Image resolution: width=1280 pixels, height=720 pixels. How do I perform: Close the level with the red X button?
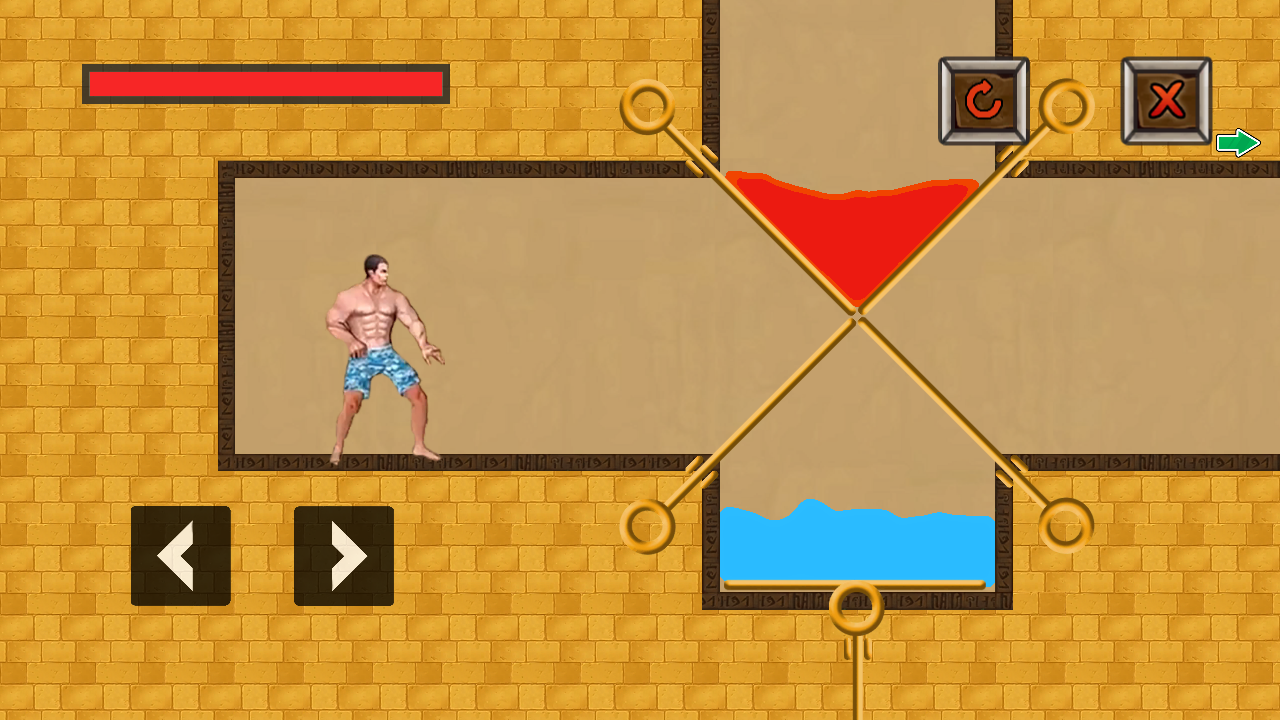1166,100
